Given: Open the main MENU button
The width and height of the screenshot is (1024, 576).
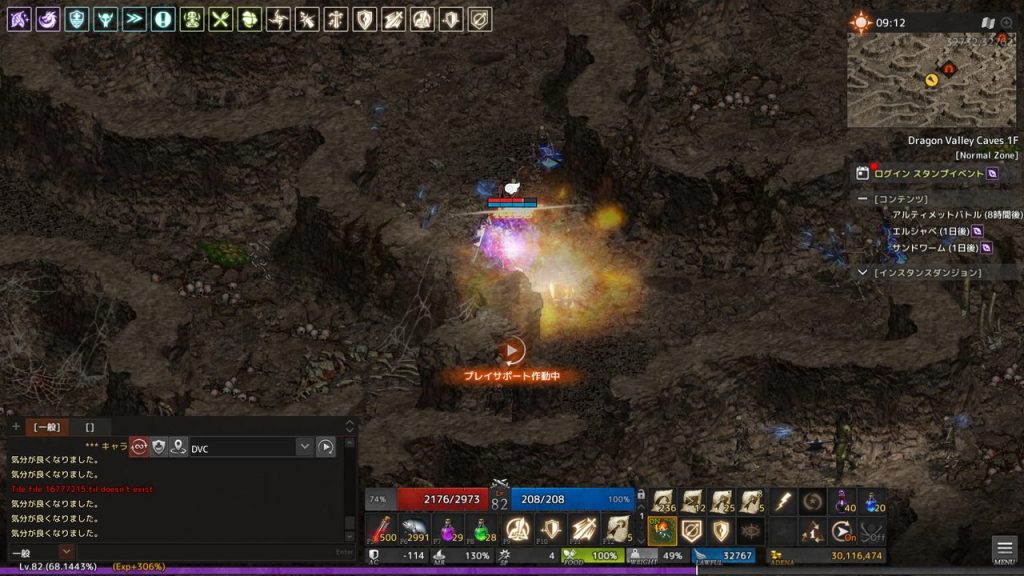Looking at the screenshot, I should pos(1005,549).
